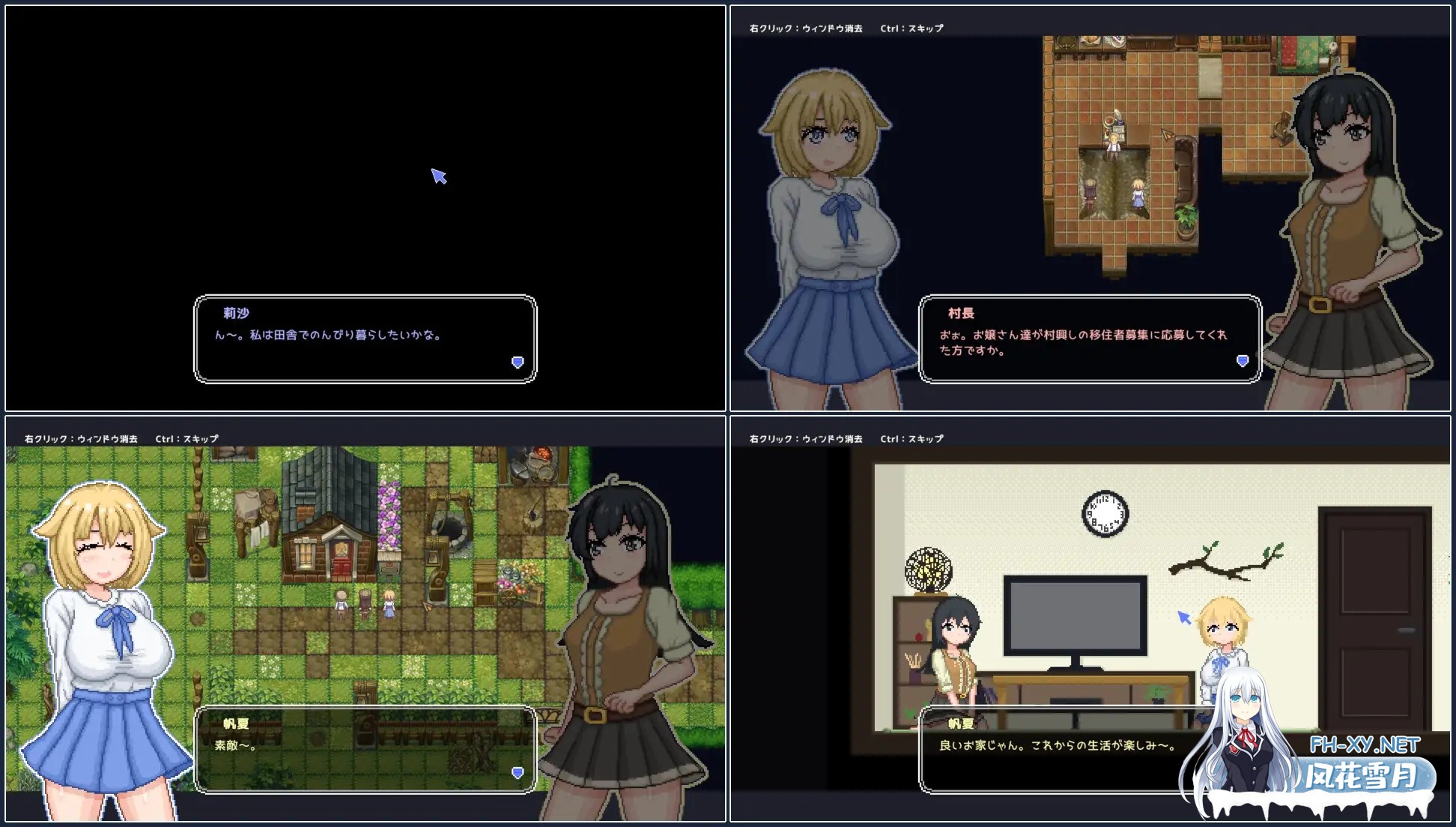Advance 帆夏's 素敵〜 dialogue box
Viewport: 1456px width, 827px height.
point(365,748)
